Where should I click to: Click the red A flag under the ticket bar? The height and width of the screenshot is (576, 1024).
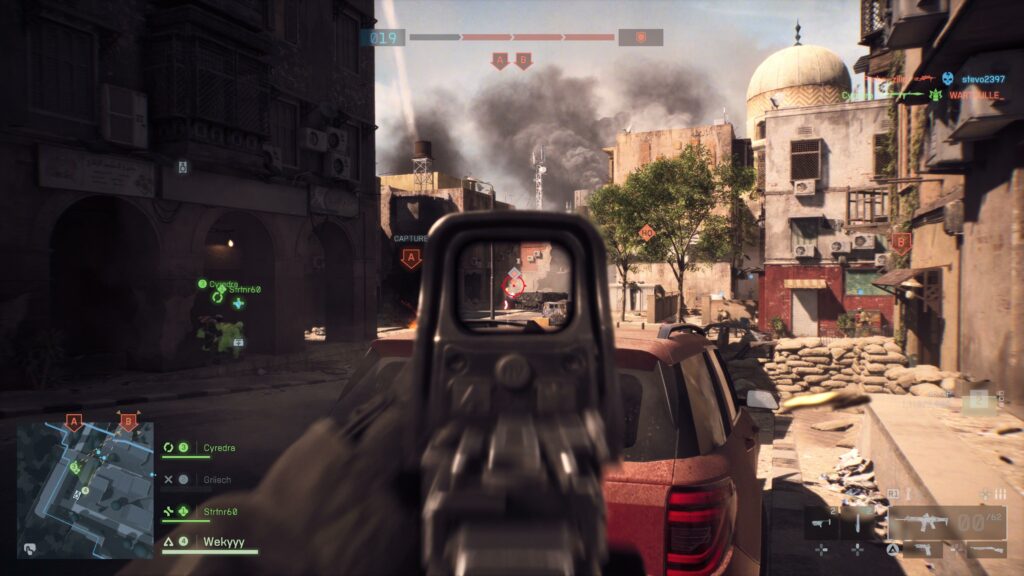point(500,62)
